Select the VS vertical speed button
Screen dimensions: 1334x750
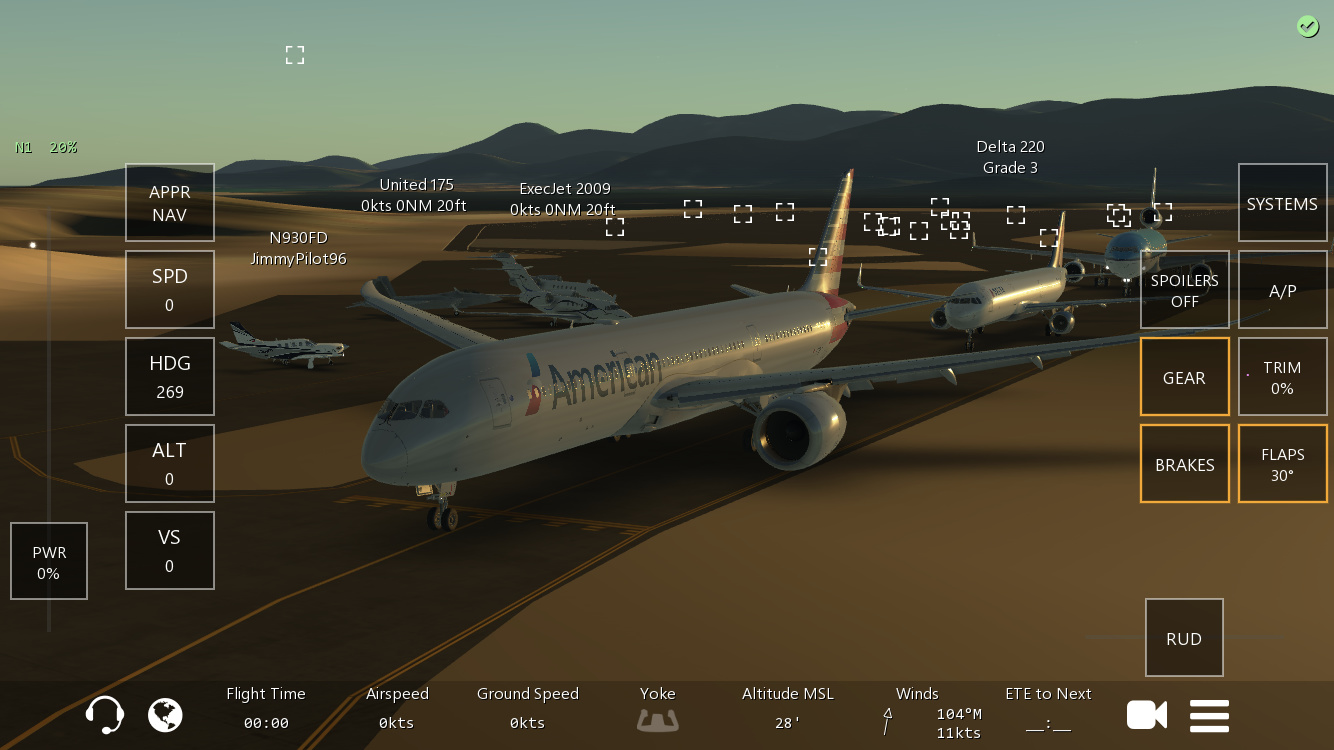[x=170, y=550]
